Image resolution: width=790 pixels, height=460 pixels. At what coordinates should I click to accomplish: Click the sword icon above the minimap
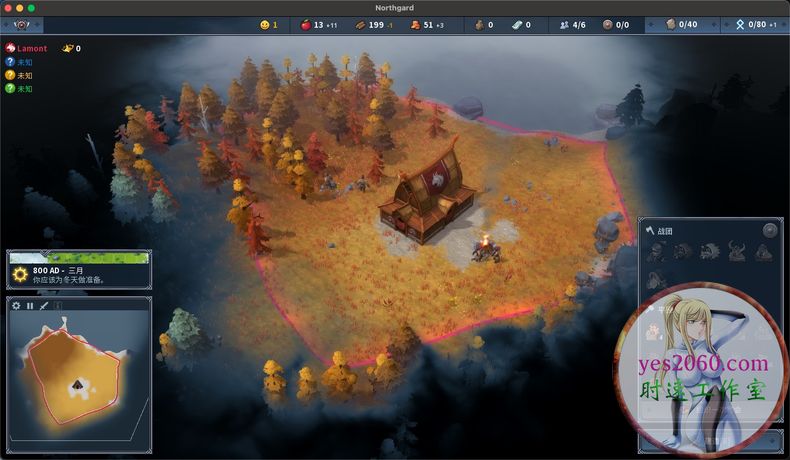click(44, 305)
